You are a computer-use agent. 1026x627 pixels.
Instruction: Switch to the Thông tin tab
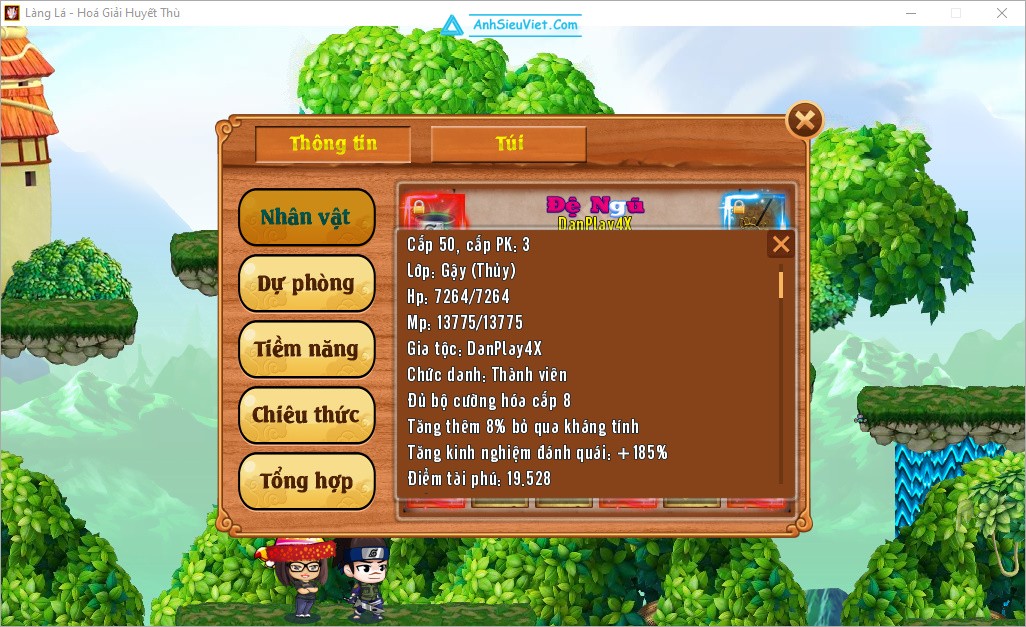pos(333,144)
